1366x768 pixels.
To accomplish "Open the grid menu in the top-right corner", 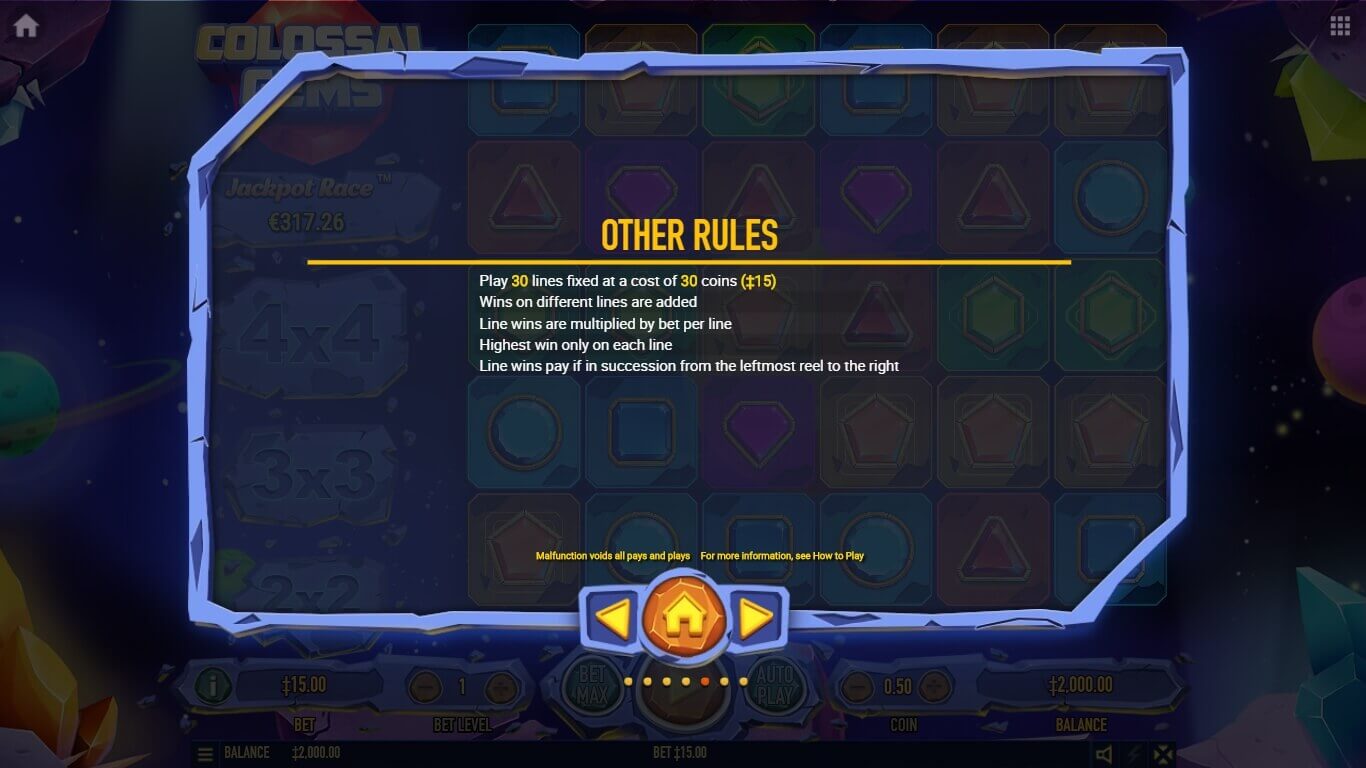I will pyautogui.click(x=1340, y=26).
